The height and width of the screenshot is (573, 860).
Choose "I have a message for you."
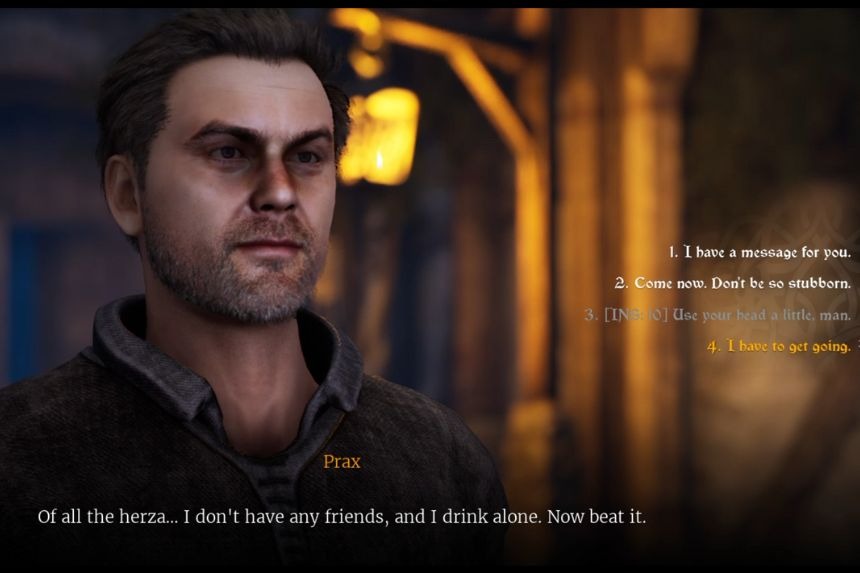coord(760,252)
